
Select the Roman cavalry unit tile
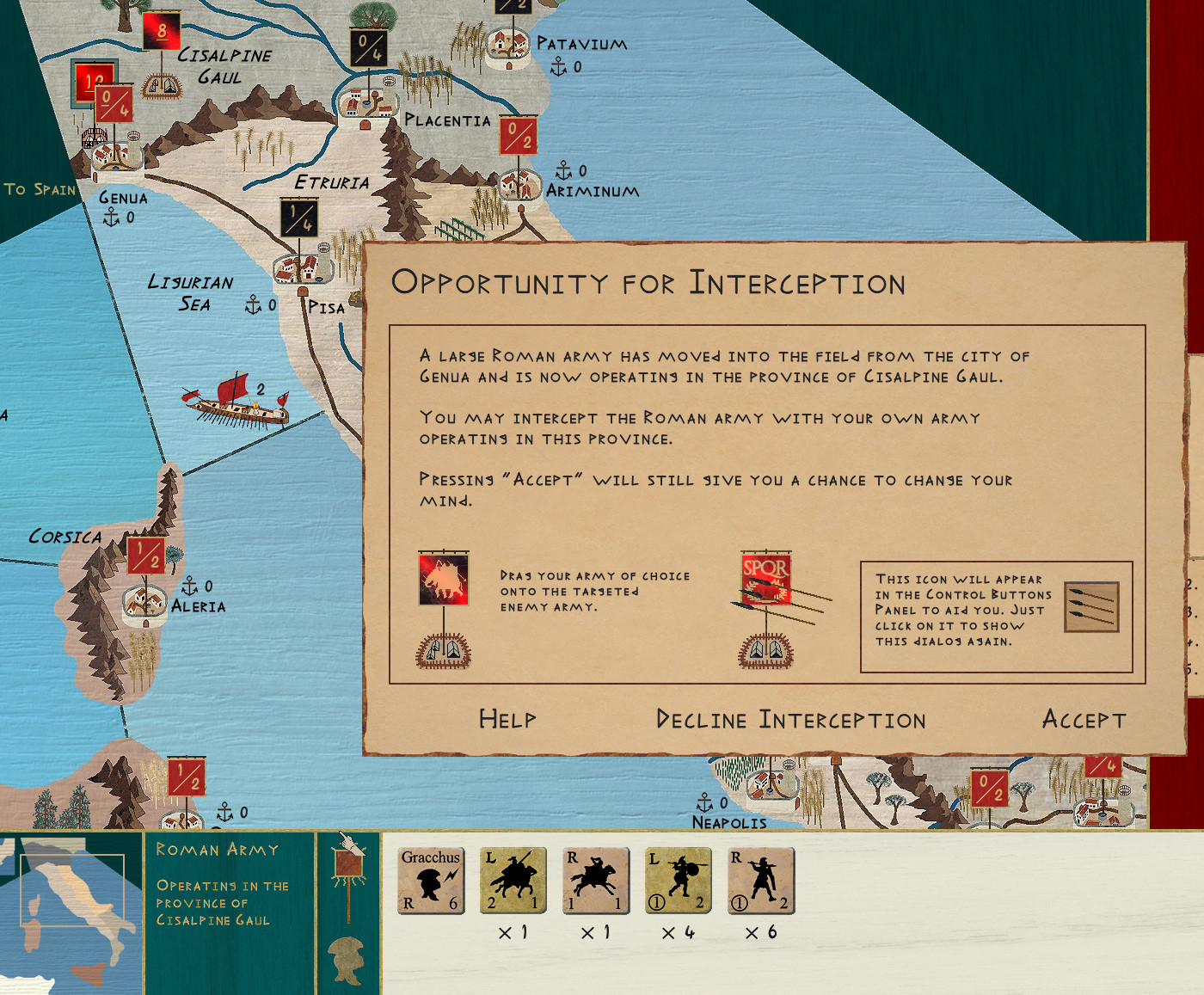(x=595, y=880)
